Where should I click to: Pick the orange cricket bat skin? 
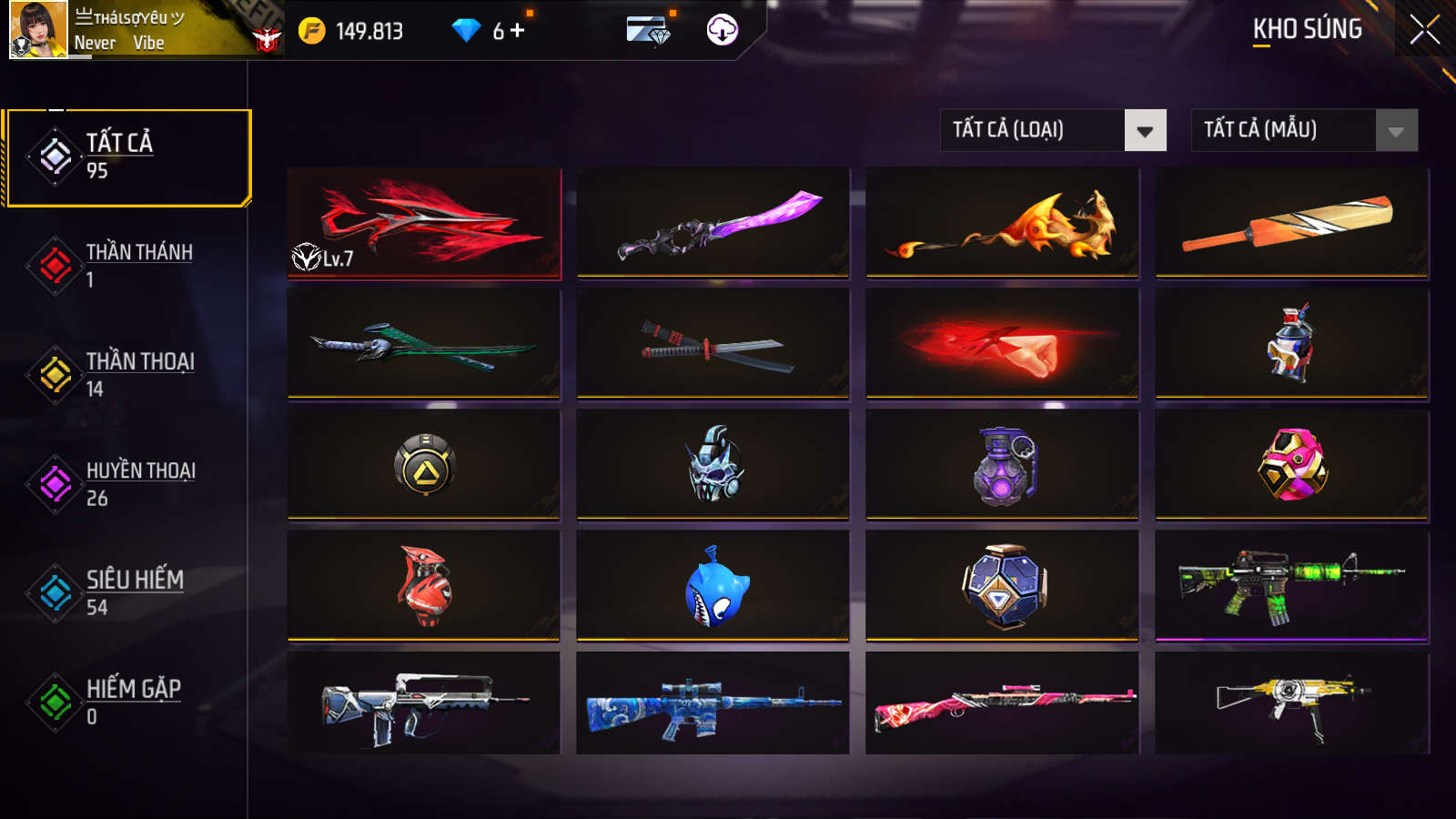pos(1291,223)
